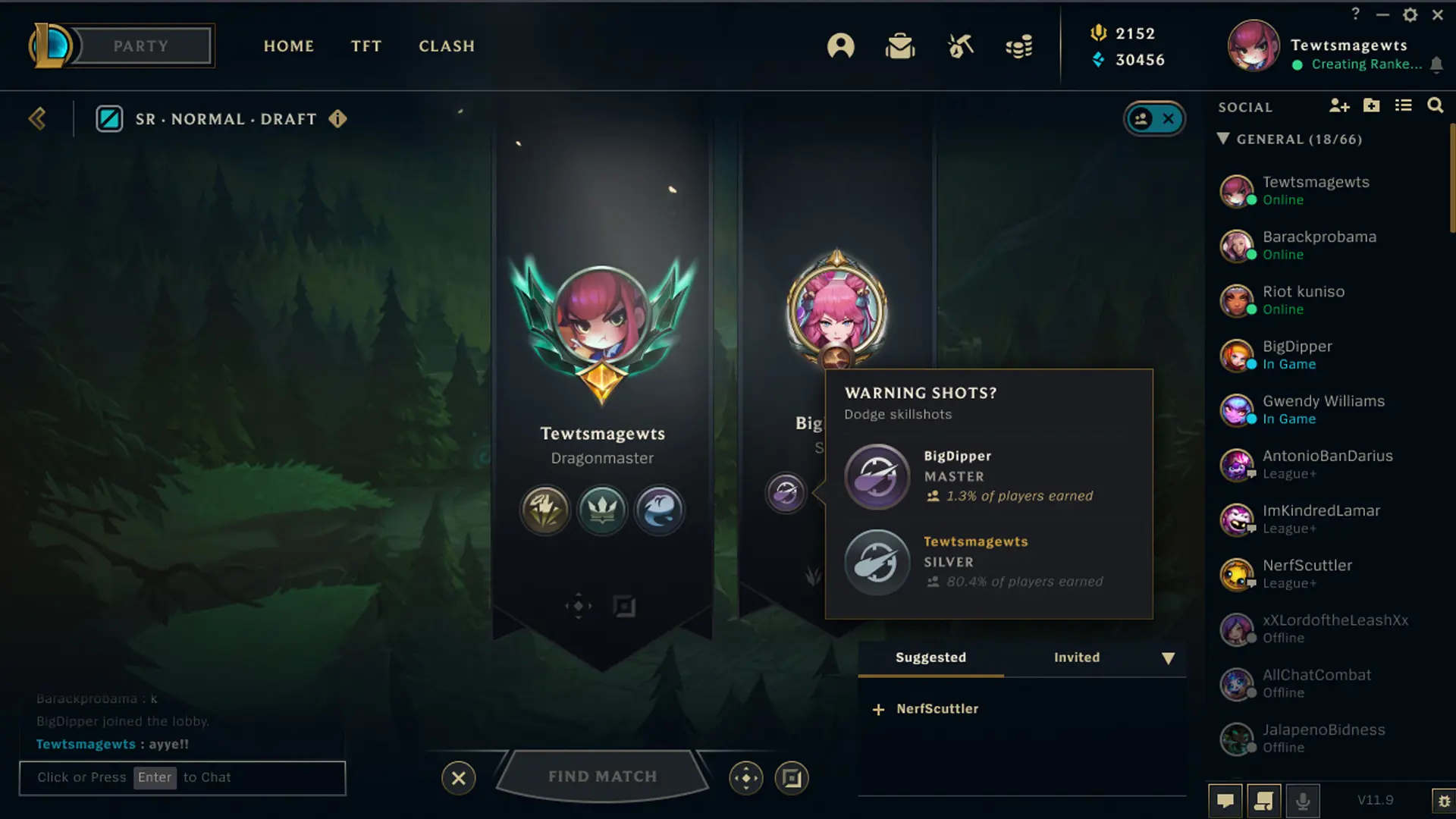Click the blue XP progress diamond icon
Image resolution: width=1456 pixels, height=819 pixels.
1097,60
